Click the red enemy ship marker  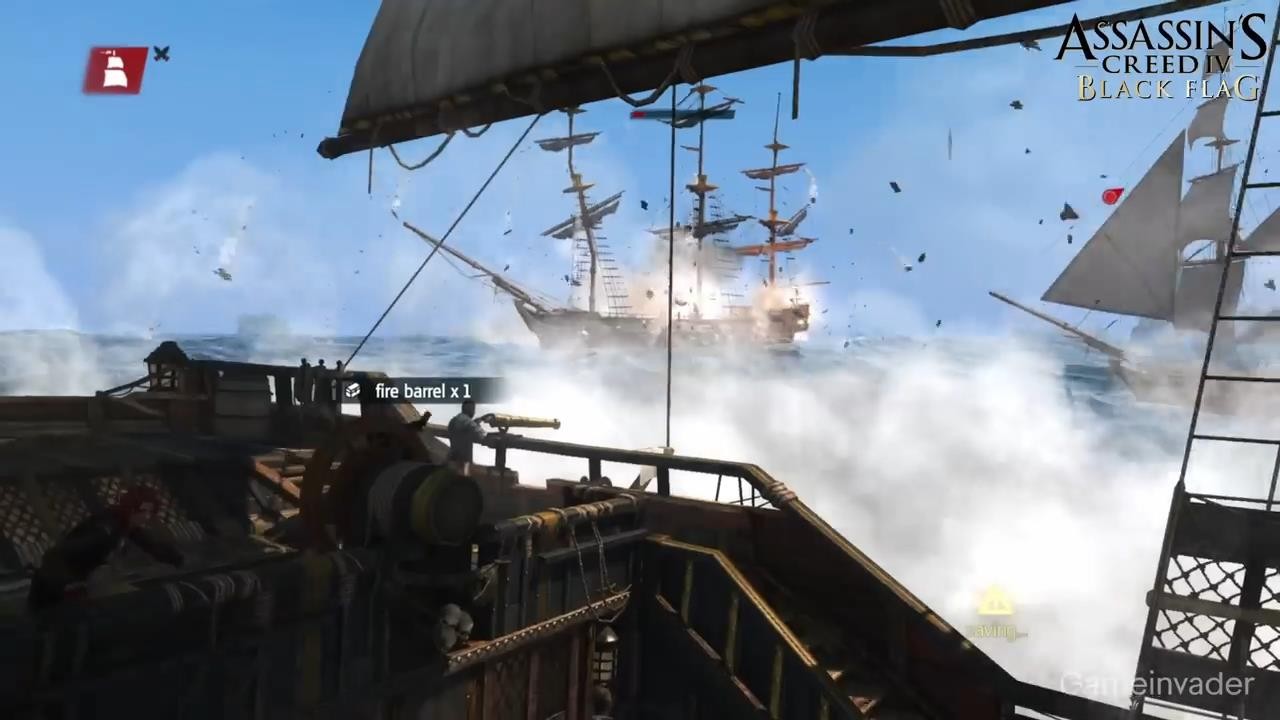click(x=1112, y=196)
